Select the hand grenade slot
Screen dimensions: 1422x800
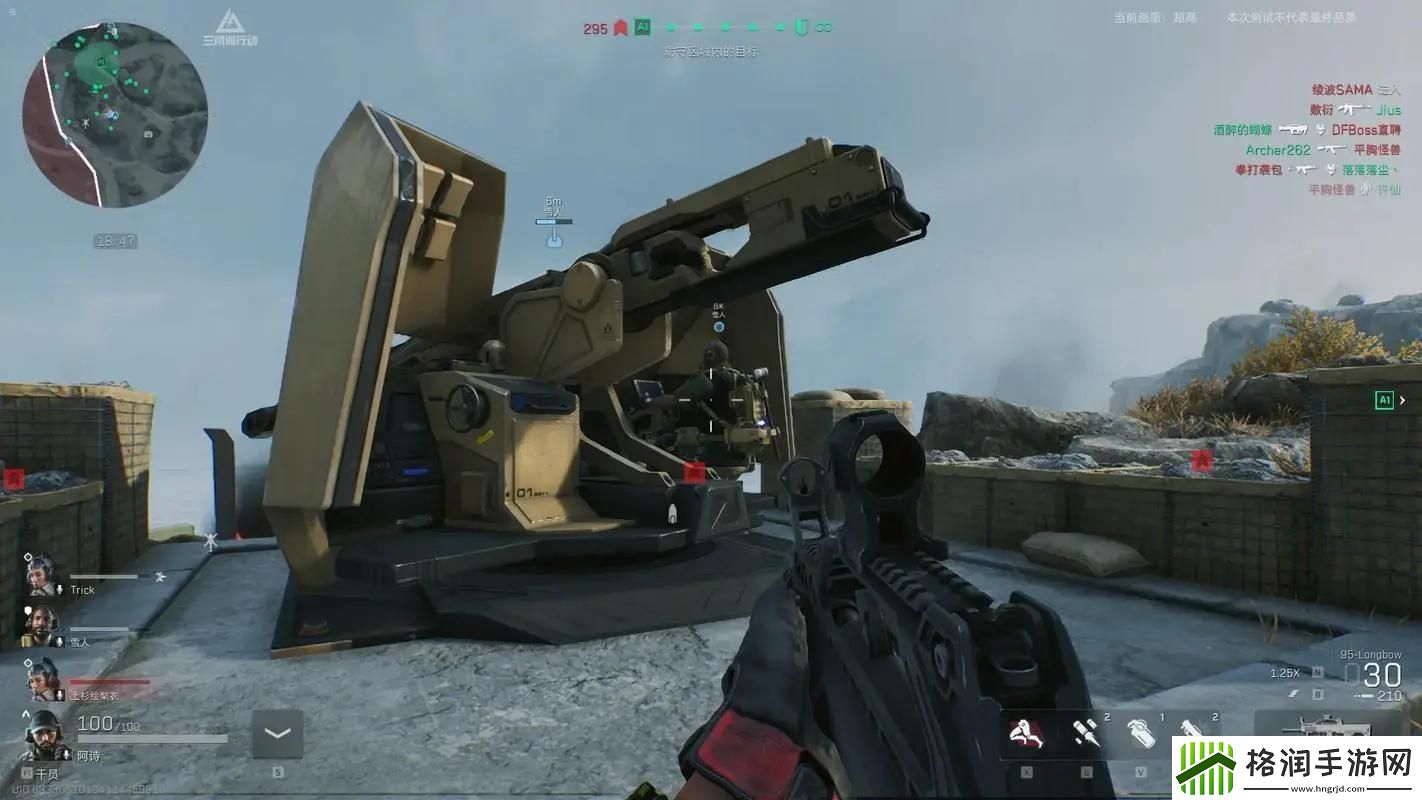tap(1141, 733)
